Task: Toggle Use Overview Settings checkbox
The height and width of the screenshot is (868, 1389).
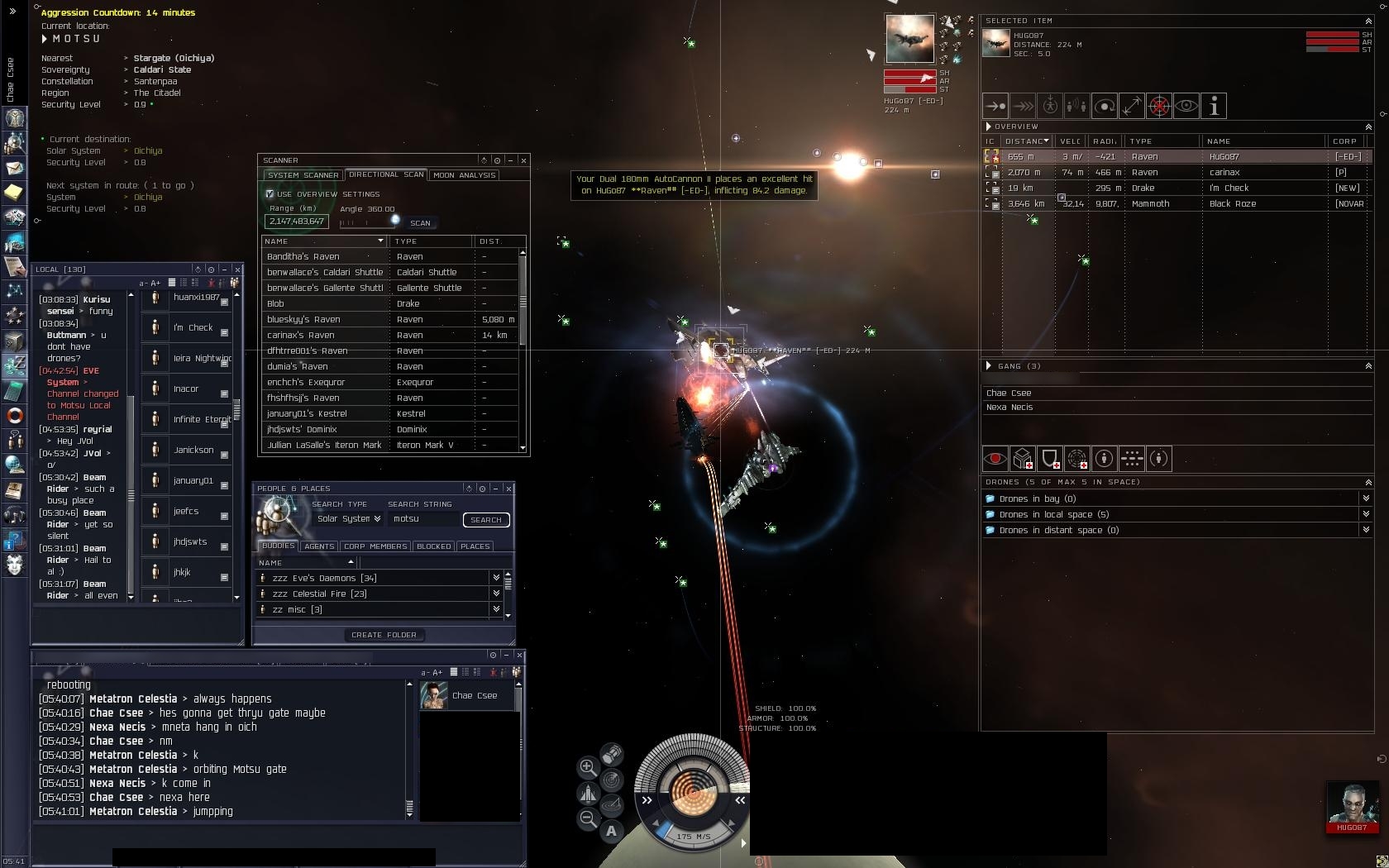Action: pos(270,194)
